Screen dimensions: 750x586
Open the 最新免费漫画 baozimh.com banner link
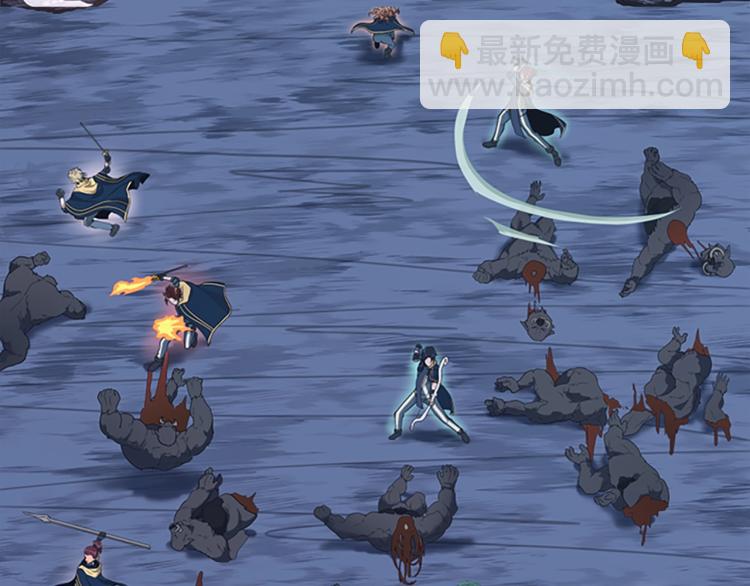[x=575, y=65]
